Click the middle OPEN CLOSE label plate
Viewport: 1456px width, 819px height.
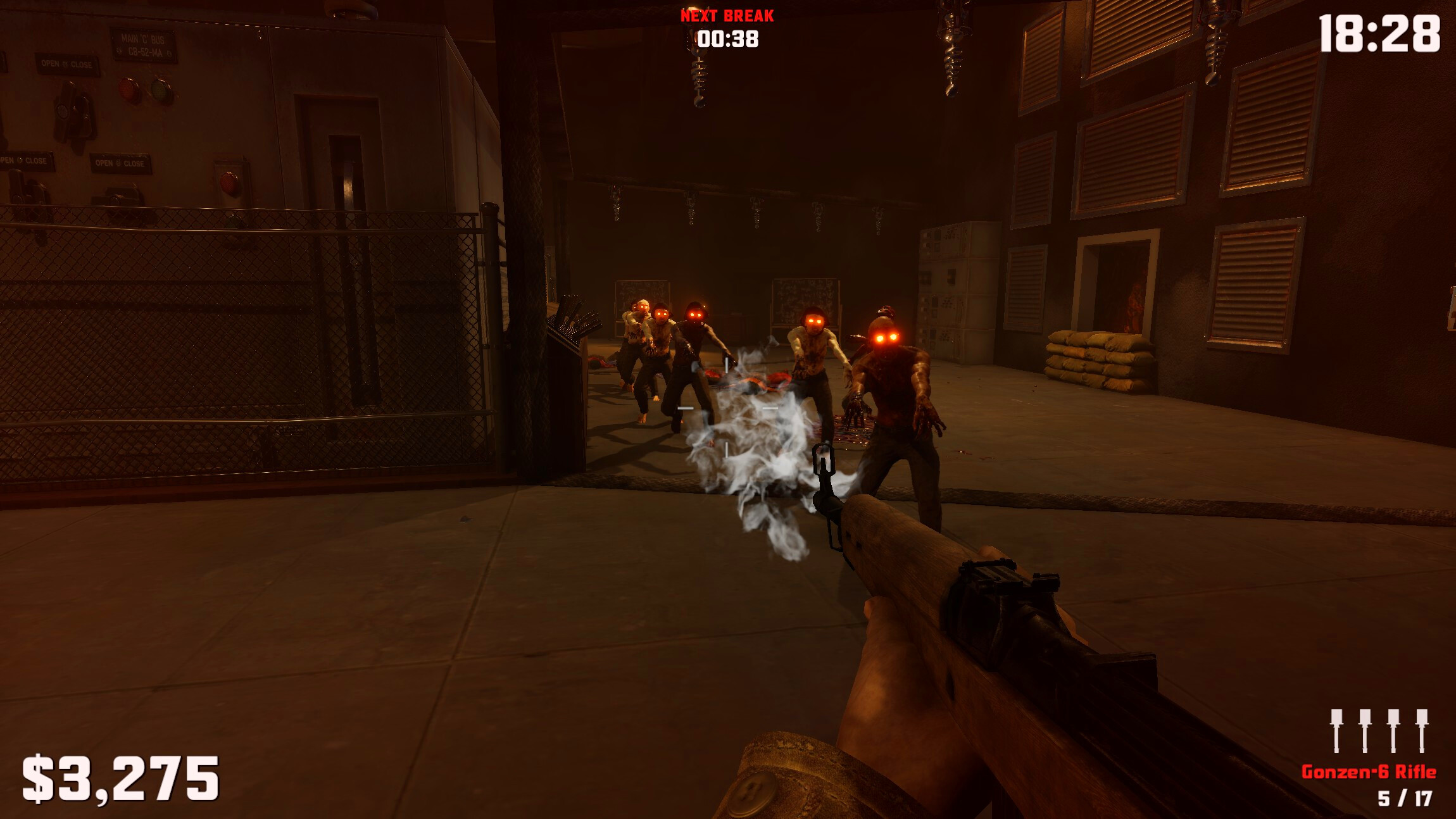pos(120,163)
